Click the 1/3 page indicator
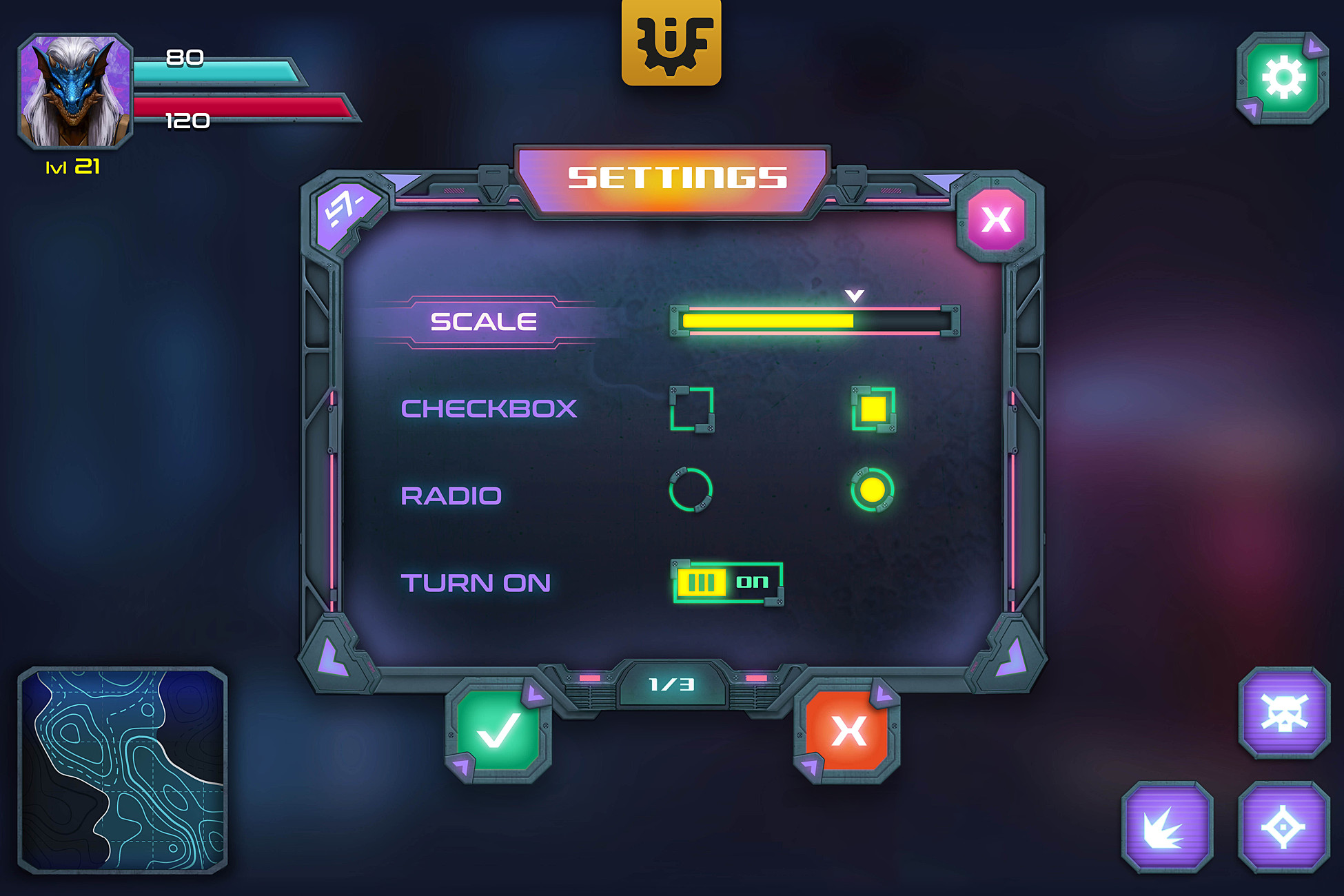1344x896 pixels. pyautogui.click(x=672, y=684)
